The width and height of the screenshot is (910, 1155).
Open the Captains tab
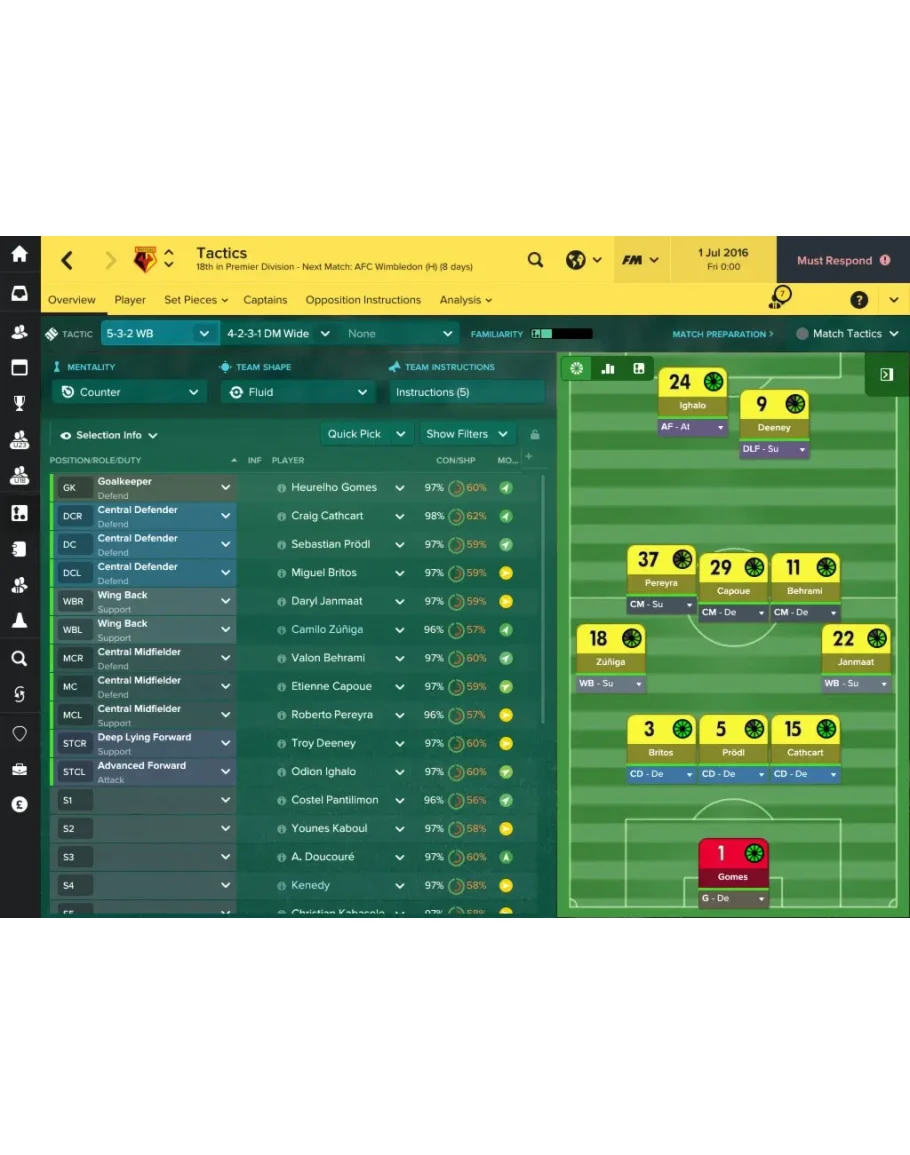(265, 300)
